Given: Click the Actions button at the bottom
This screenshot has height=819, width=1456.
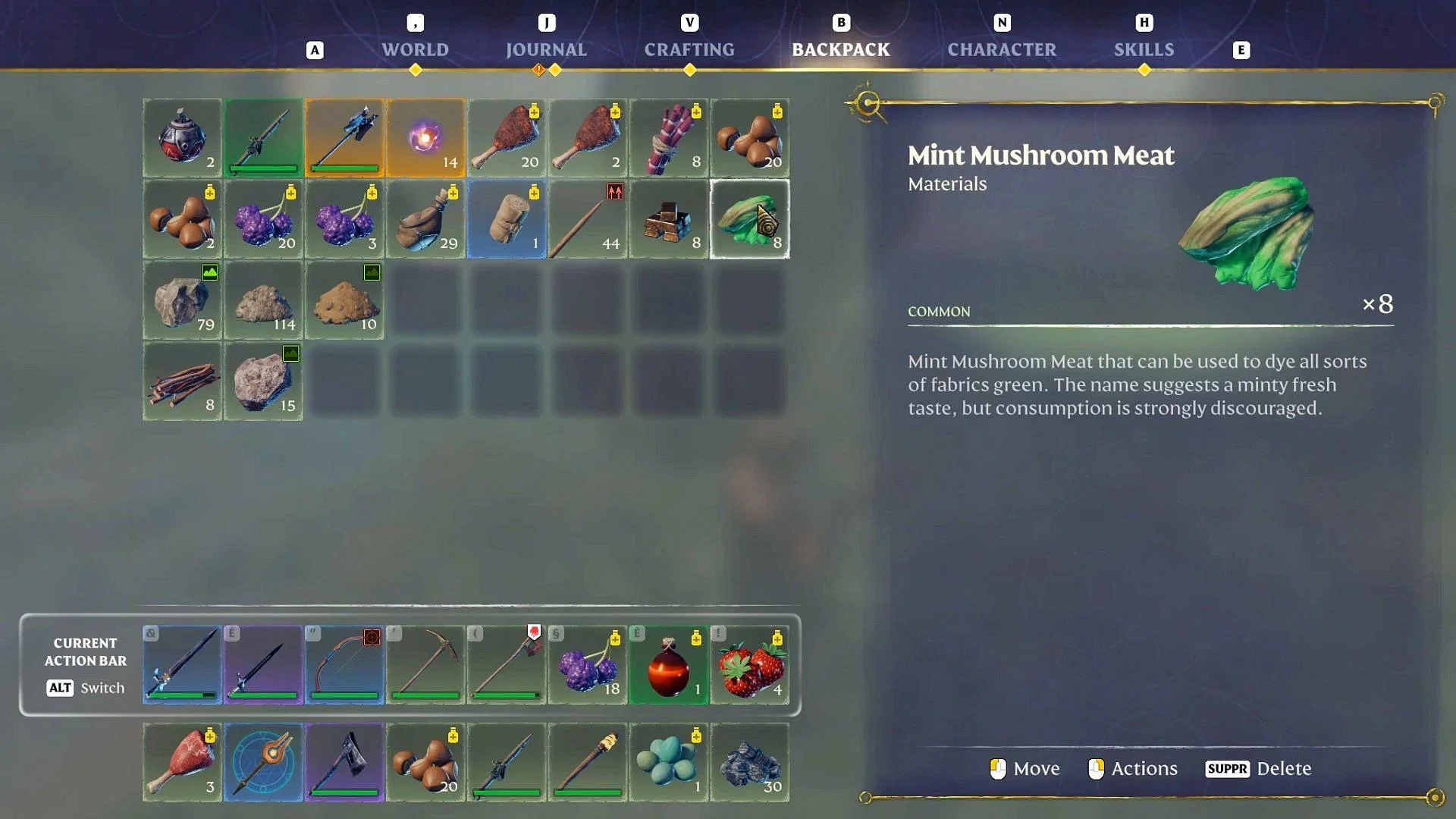Looking at the screenshot, I should [1133, 768].
